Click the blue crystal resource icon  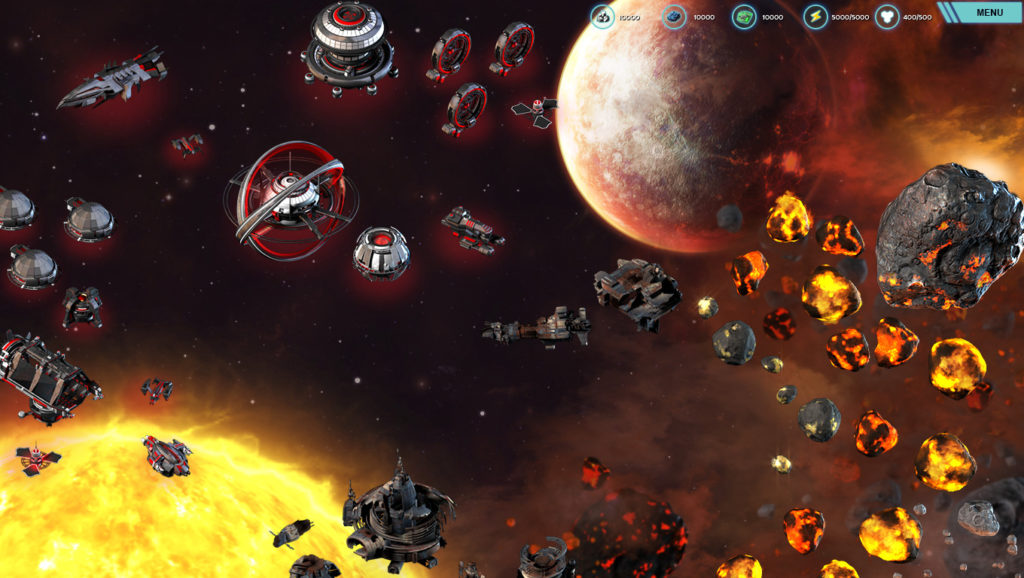point(674,17)
